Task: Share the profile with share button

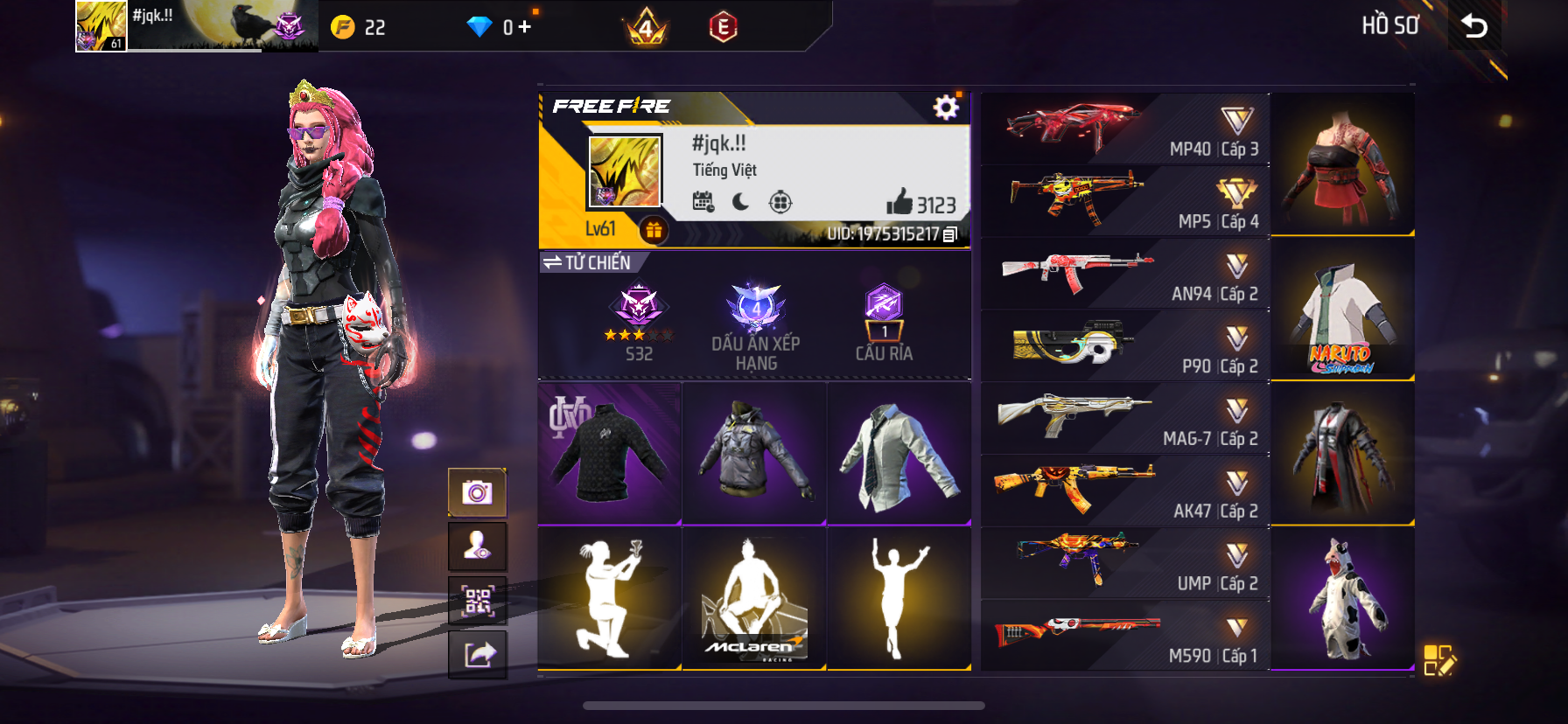Action: tap(477, 654)
